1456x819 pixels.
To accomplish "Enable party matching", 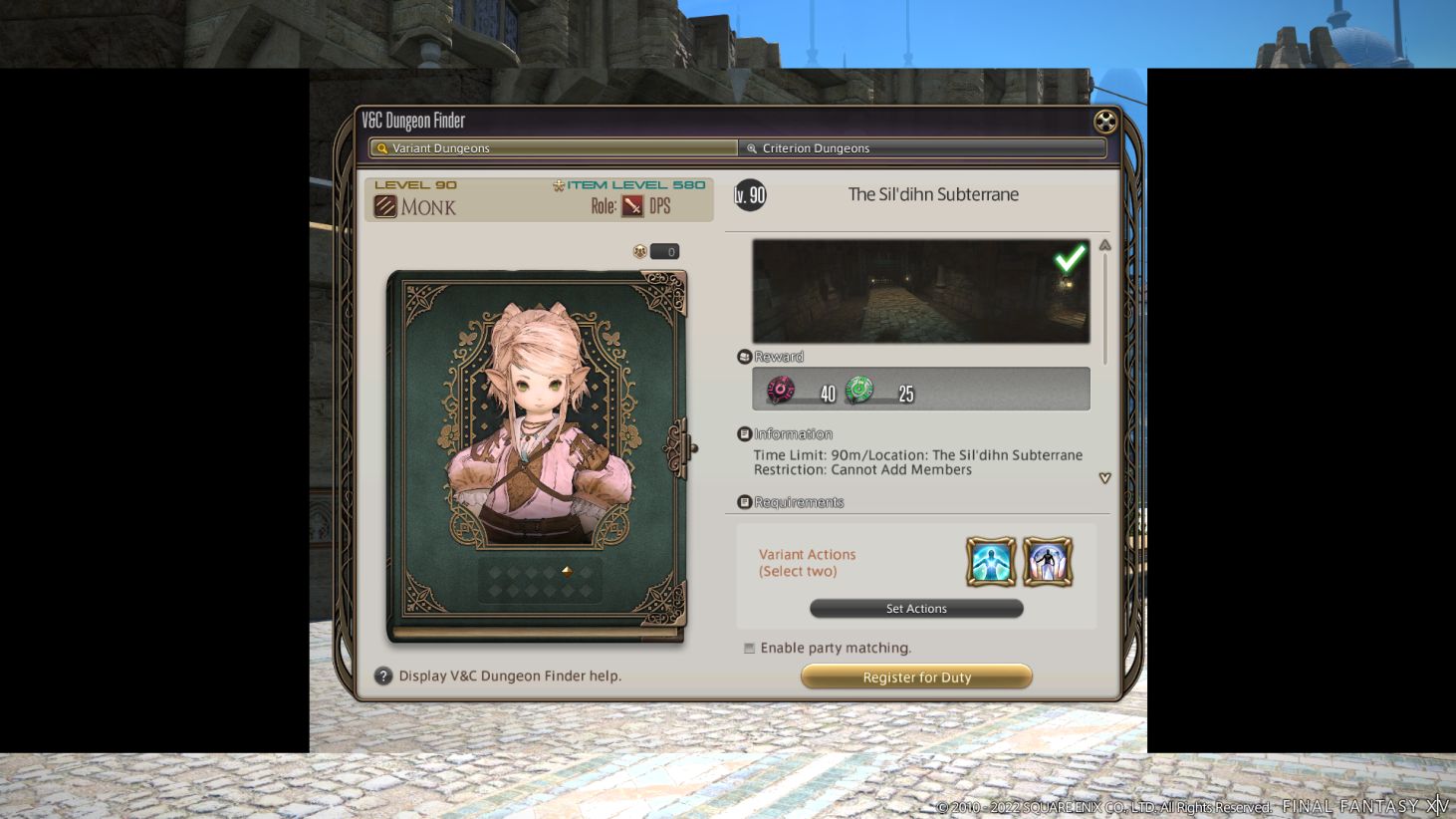I will pyautogui.click(x=748, y=647).
